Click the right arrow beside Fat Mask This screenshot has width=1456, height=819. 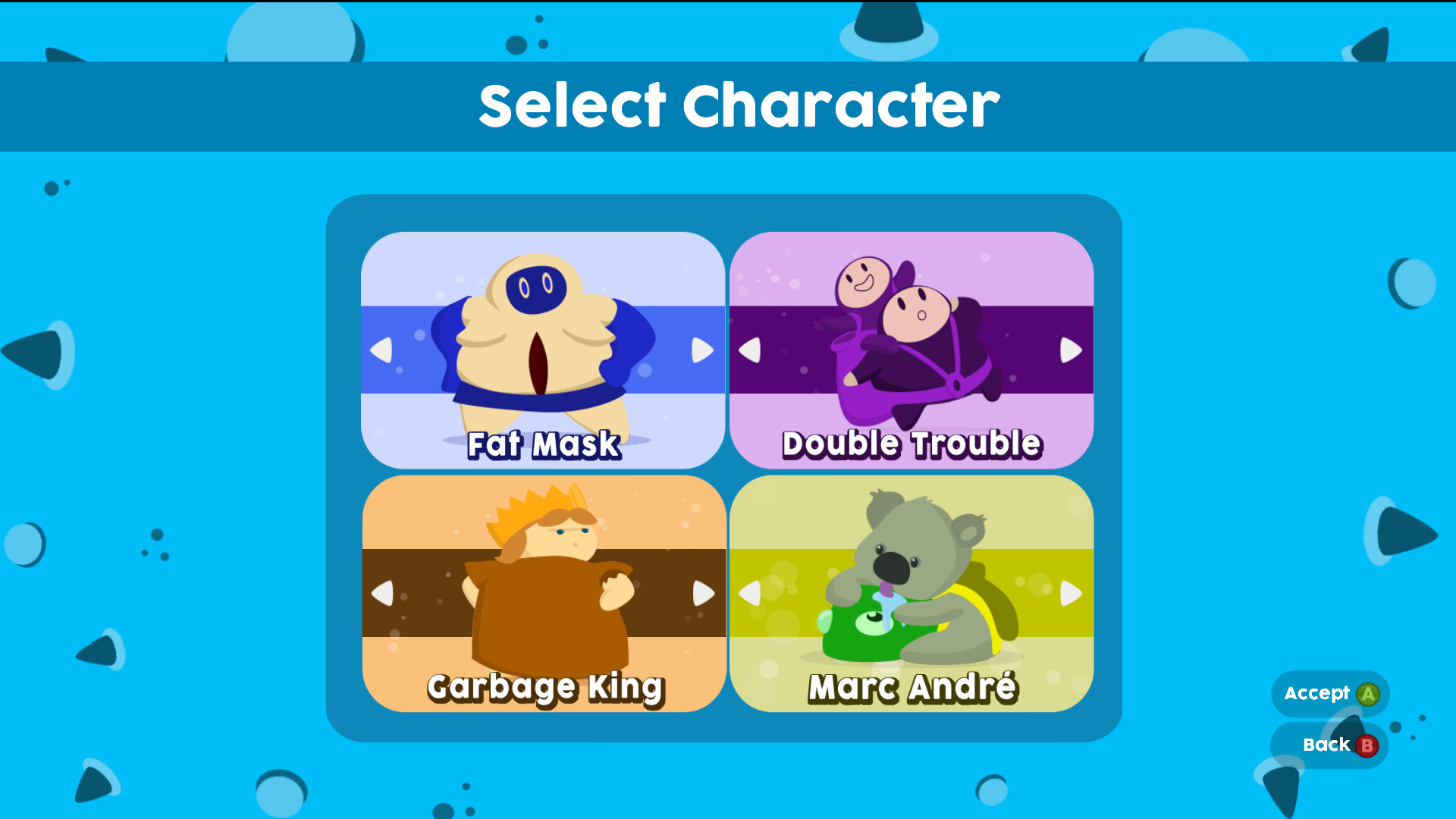point(702,350)
